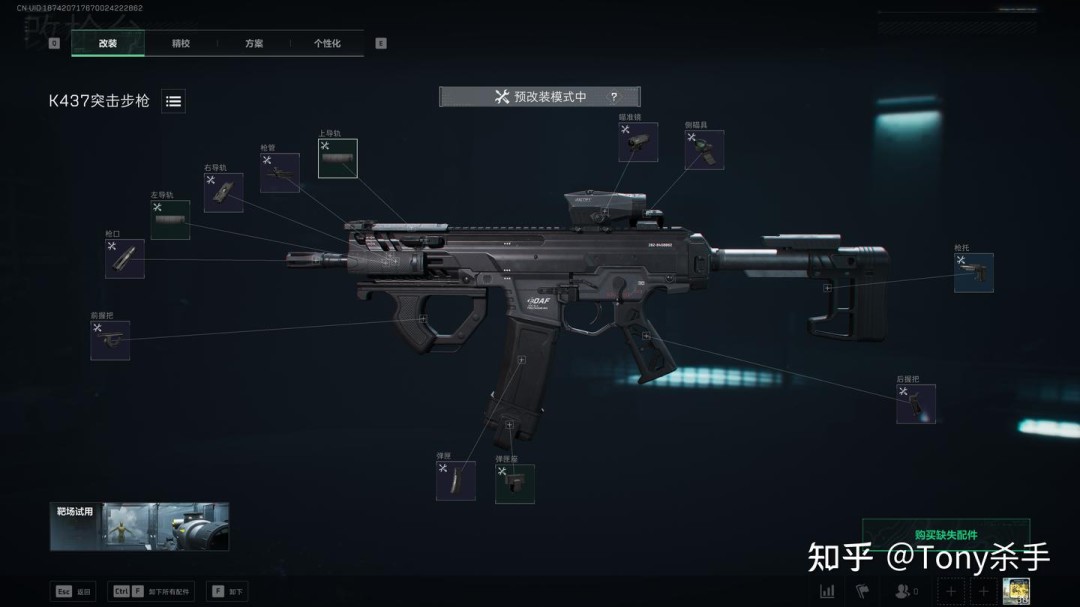The image size is (1080, 607).
Task: Open the 靶场试用 firing range trial
Action: [139, 526]
